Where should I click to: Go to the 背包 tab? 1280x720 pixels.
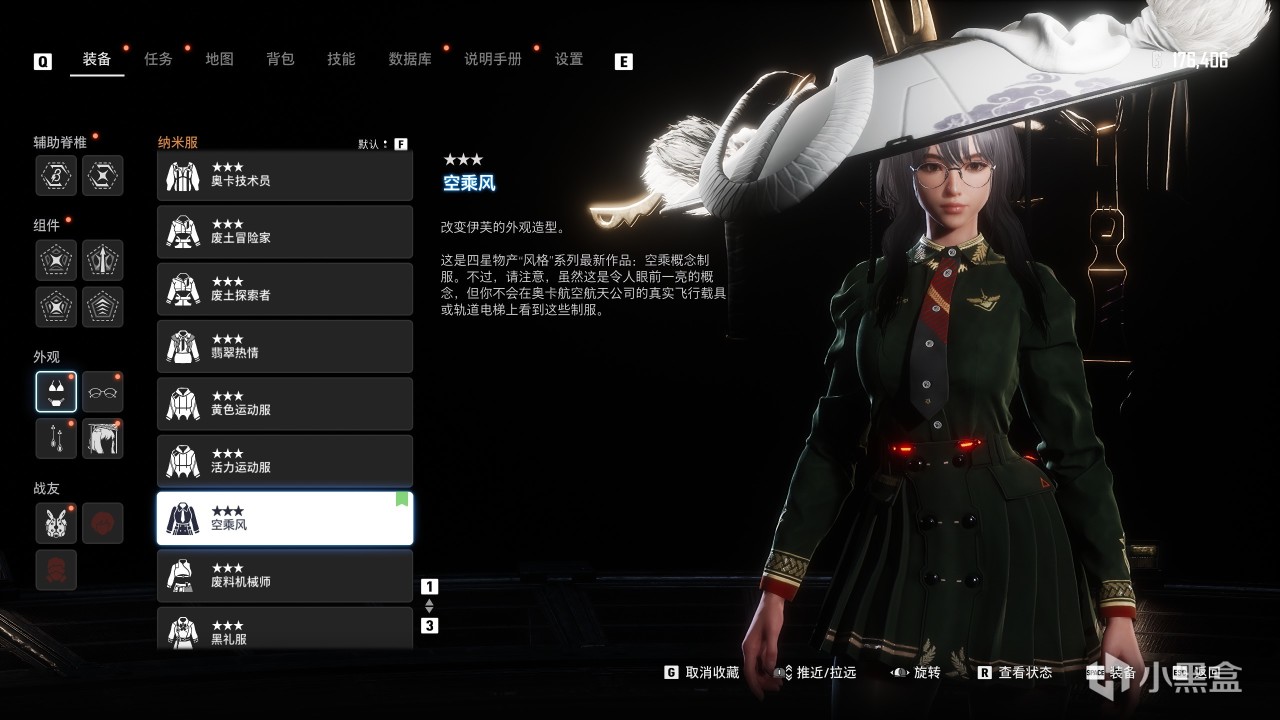(280, 59)
